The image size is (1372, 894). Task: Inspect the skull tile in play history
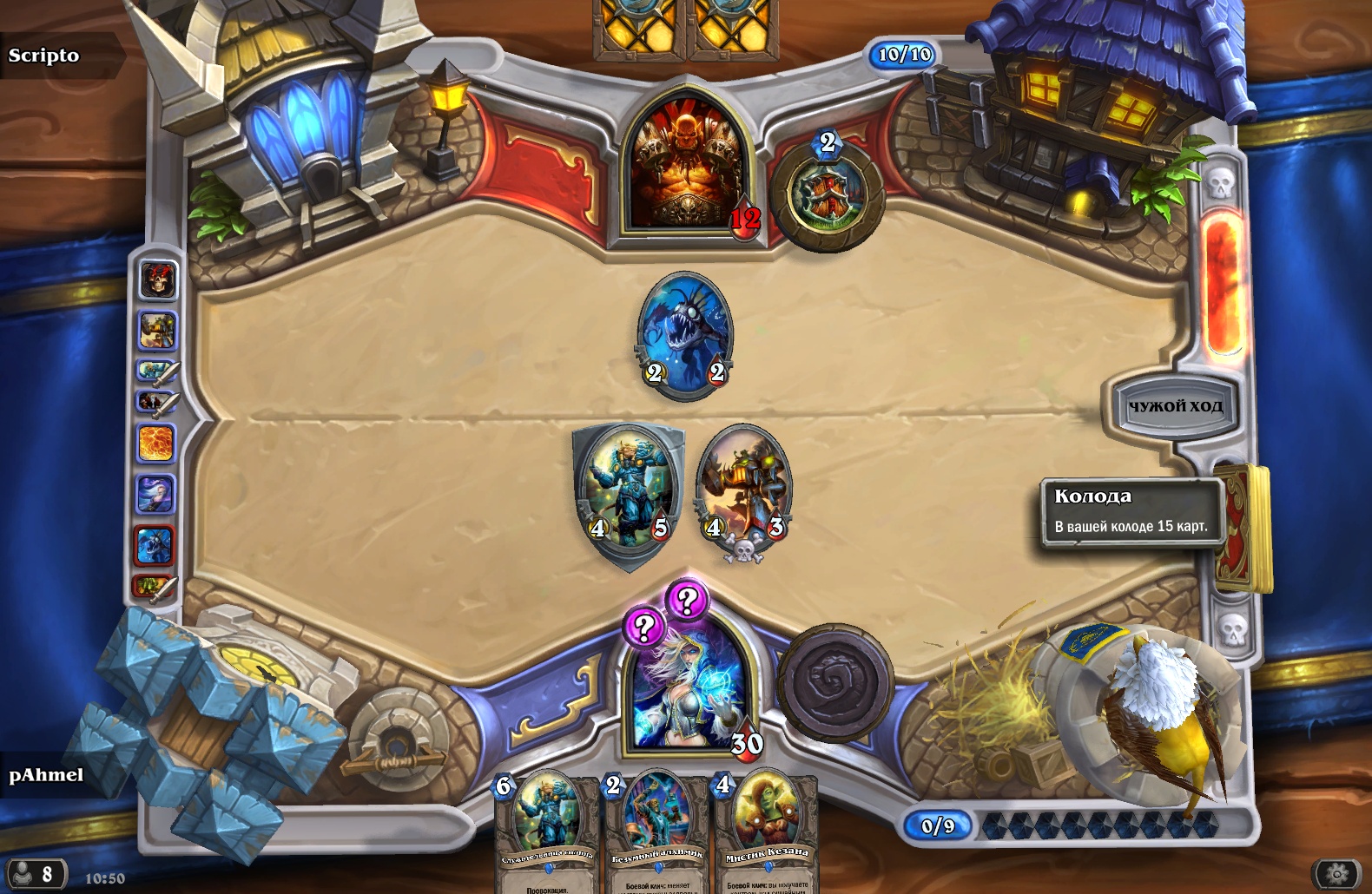[158, 281]
